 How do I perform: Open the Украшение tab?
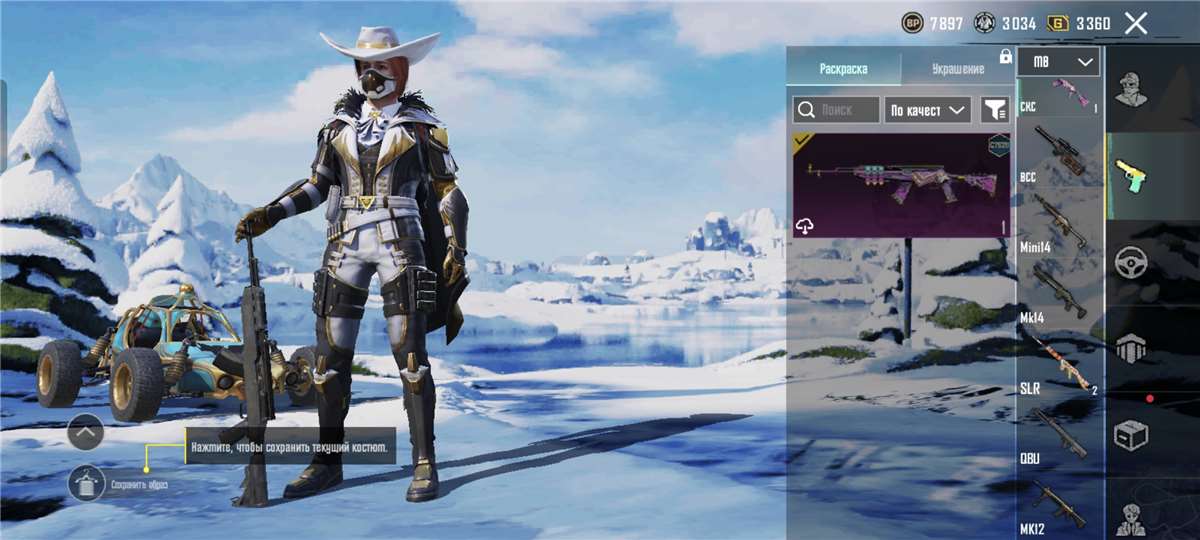(x=957, y=69)
